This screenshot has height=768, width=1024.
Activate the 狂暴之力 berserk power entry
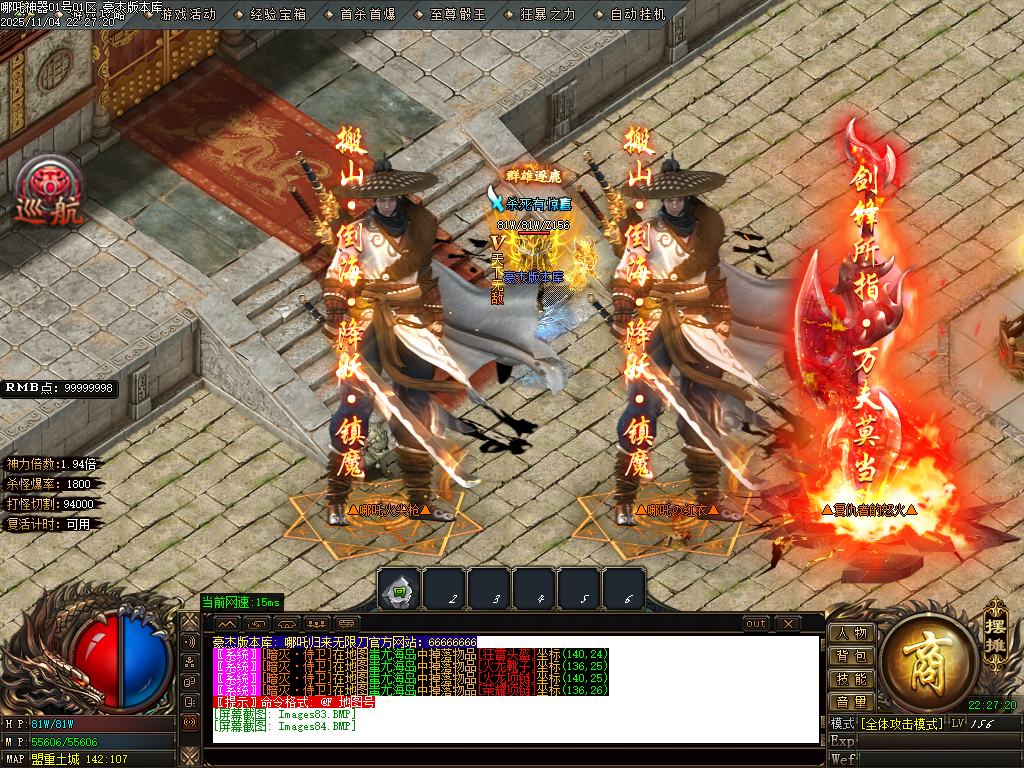[548, 15]
